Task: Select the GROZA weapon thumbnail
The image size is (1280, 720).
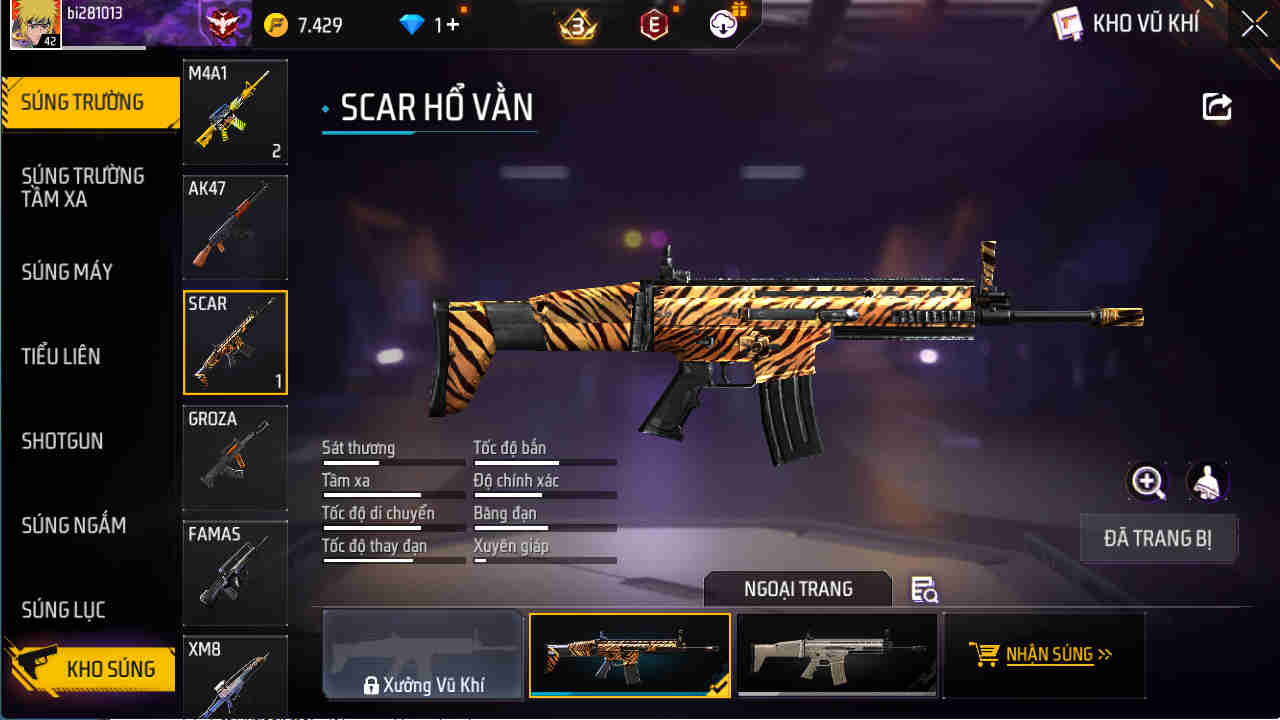Action: (235, 457)
